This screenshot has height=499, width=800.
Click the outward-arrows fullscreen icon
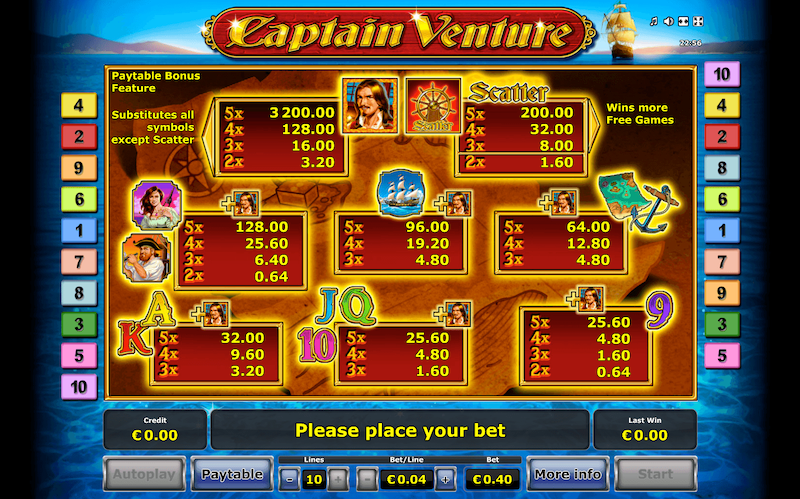click(697, 21)
